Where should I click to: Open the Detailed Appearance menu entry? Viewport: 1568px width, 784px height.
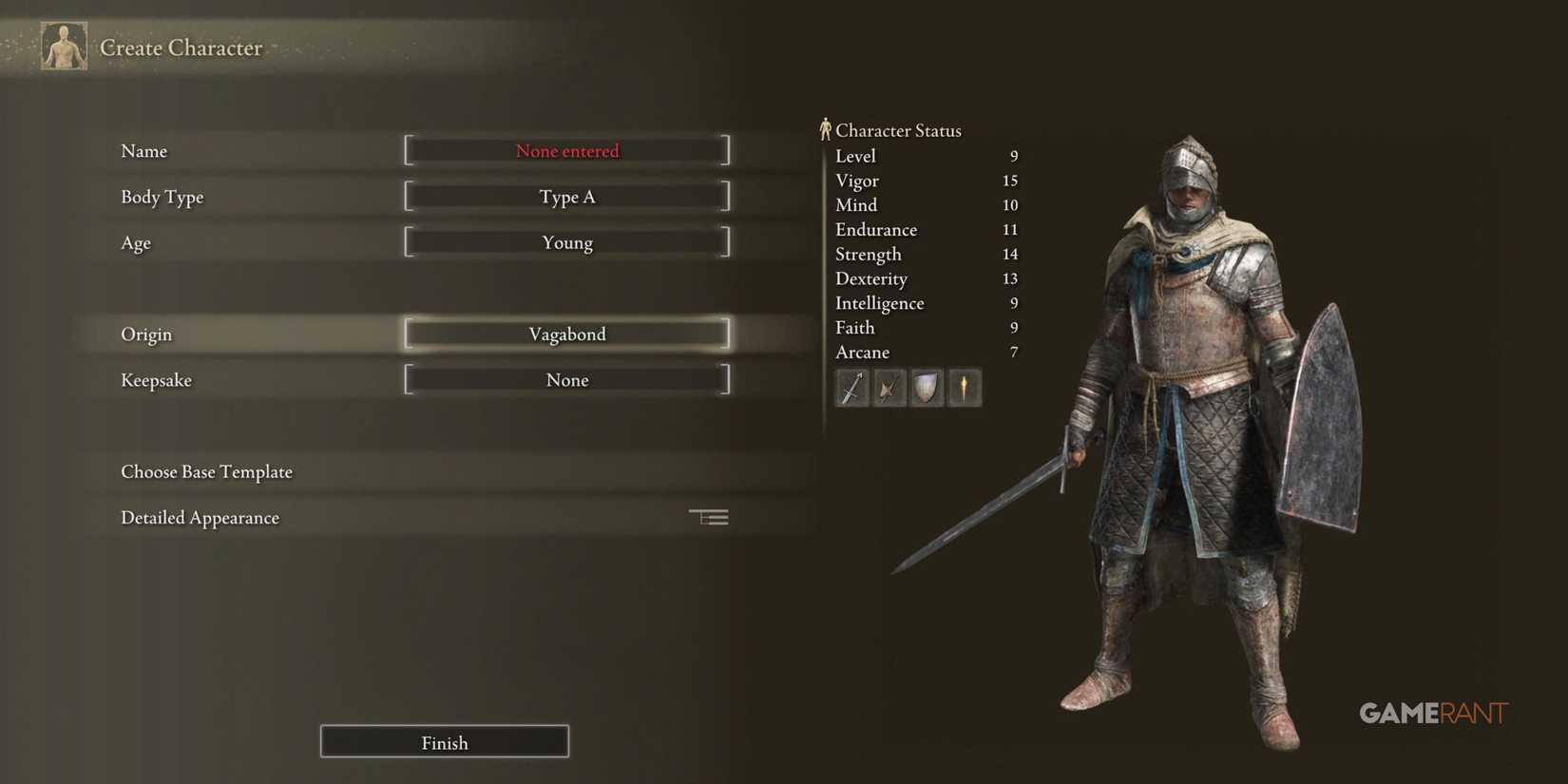pos(200,517)
